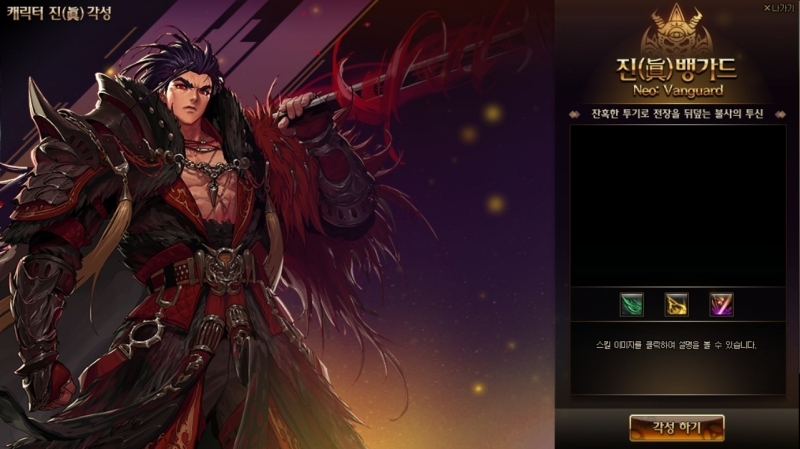Click the 각성 하기 (Awaken) button
800x449 pixels.
coord(677,427)
